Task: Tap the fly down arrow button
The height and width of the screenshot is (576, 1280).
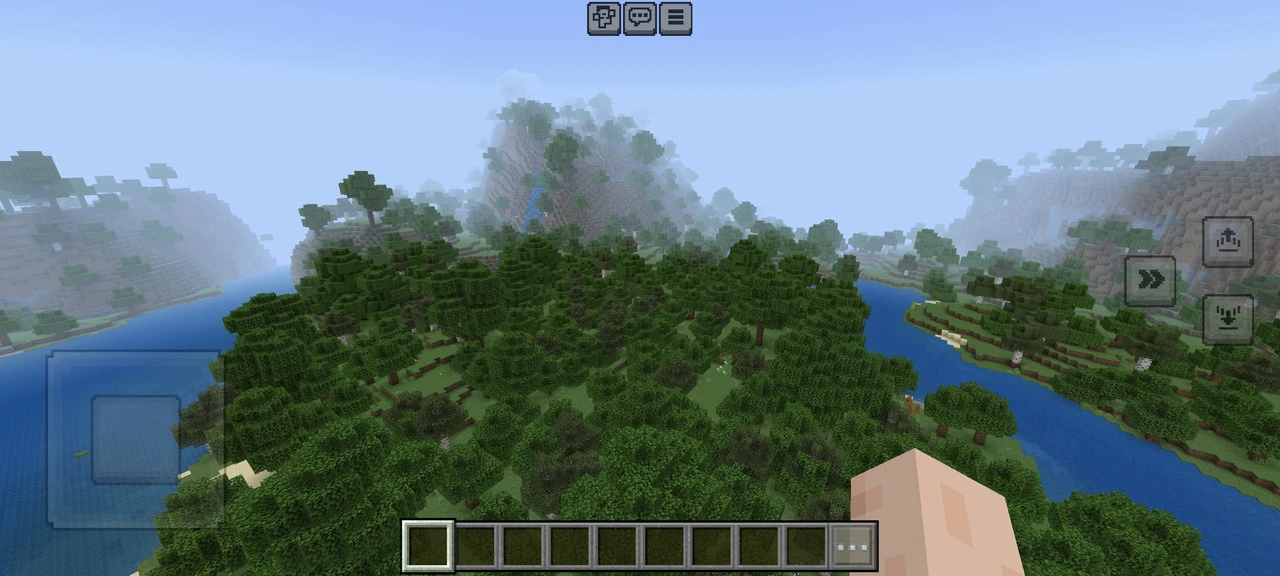Action: (1228, 319)
